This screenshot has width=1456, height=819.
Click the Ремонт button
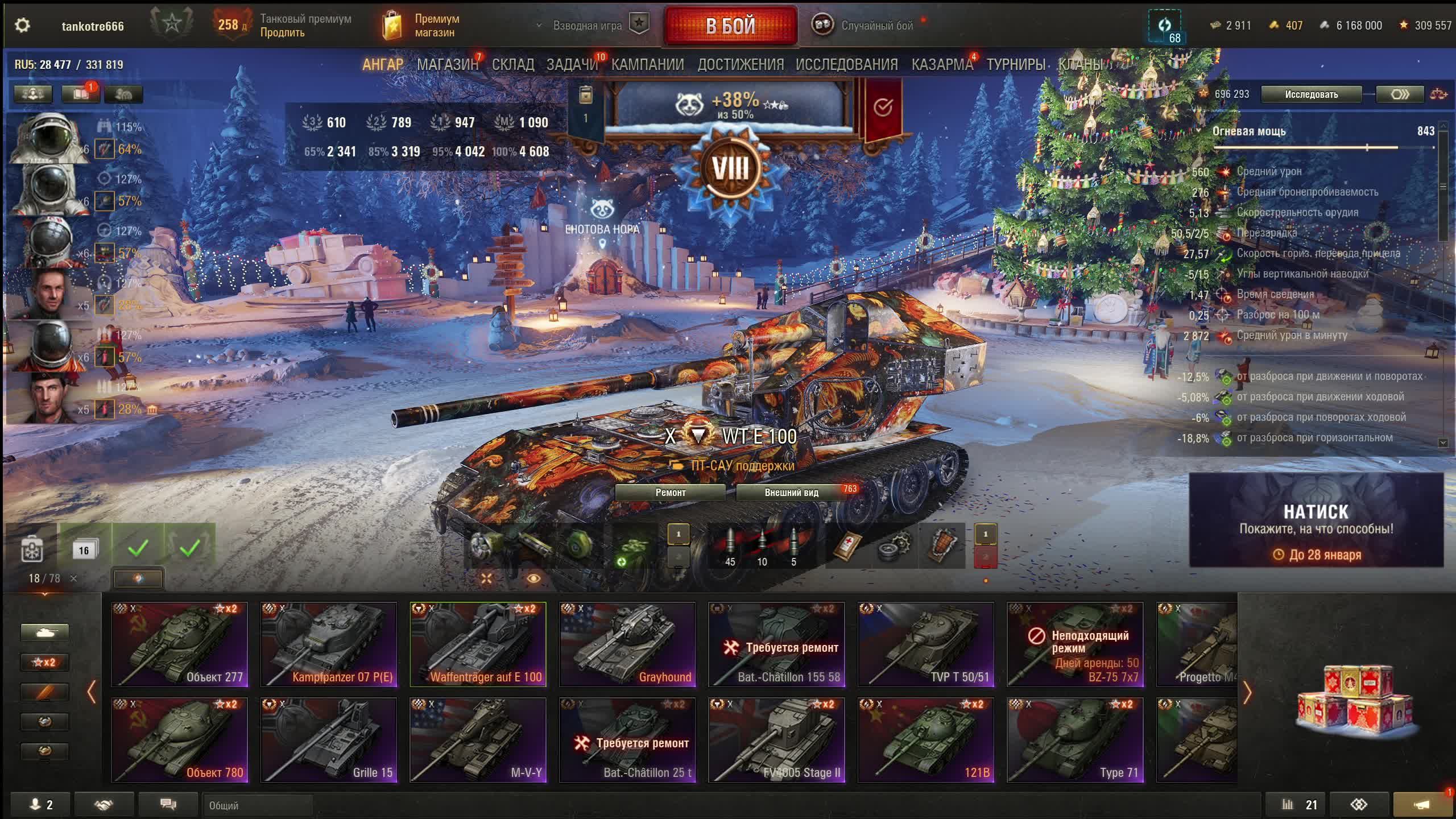(670, 493)
